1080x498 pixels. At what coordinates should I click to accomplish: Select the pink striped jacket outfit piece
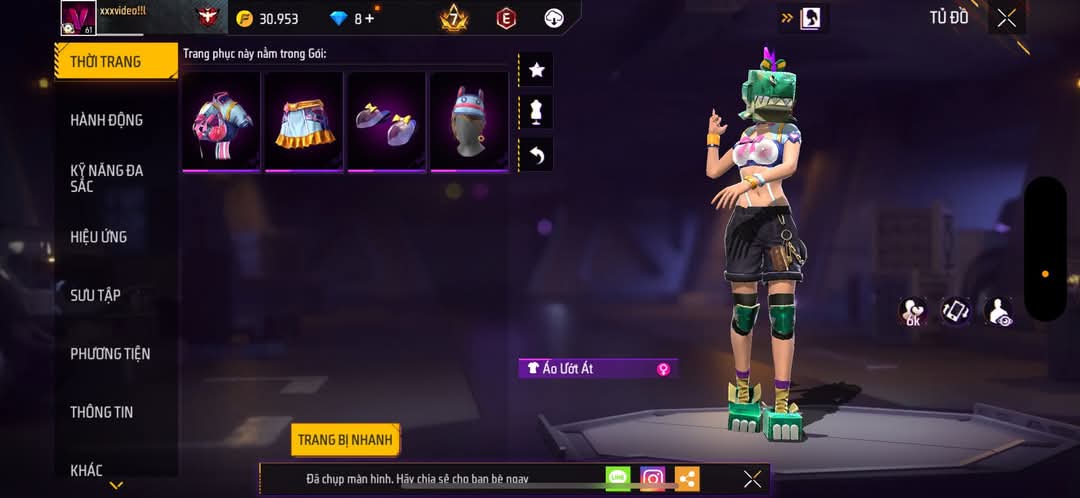tap(222, 120)
